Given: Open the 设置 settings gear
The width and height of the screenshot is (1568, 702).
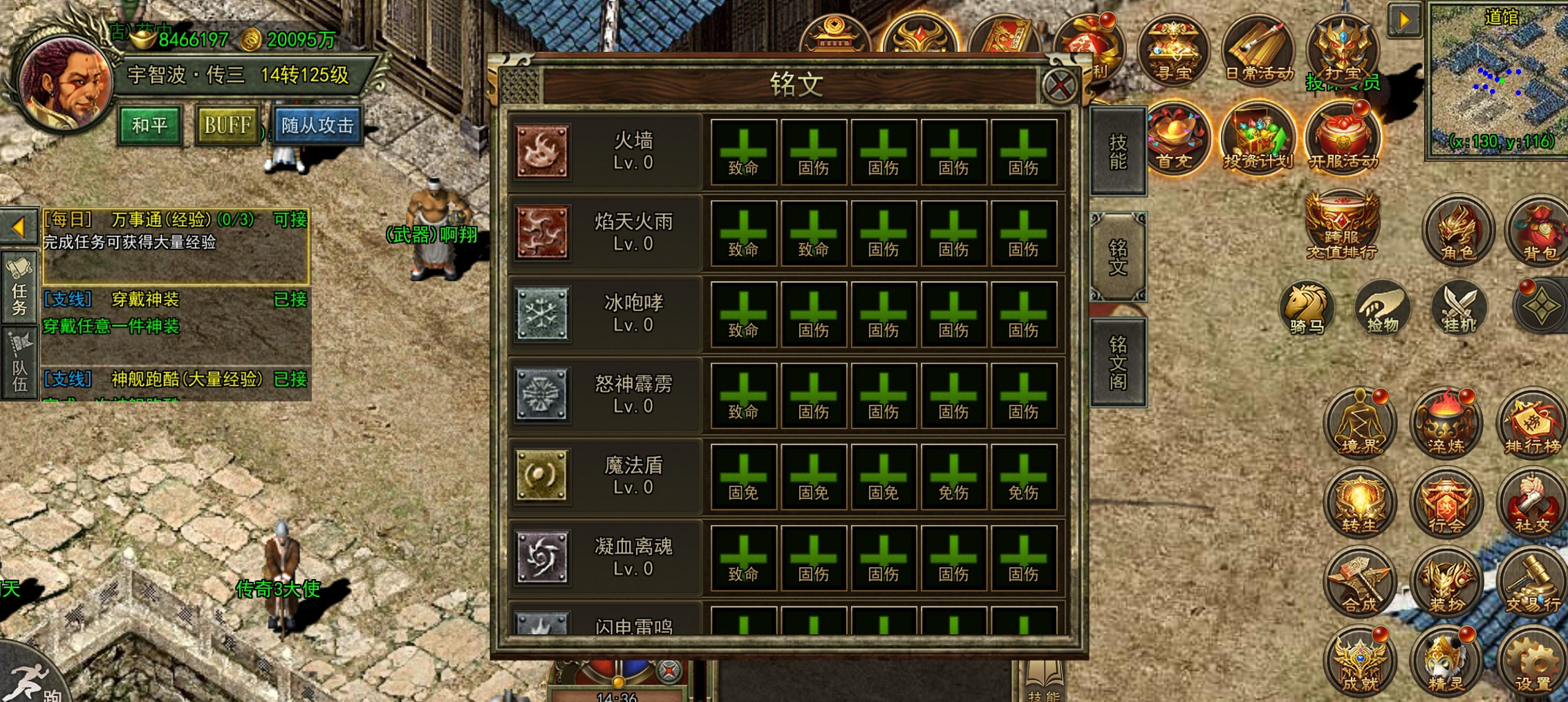Looking at the screenshot, I should 1532,663.
